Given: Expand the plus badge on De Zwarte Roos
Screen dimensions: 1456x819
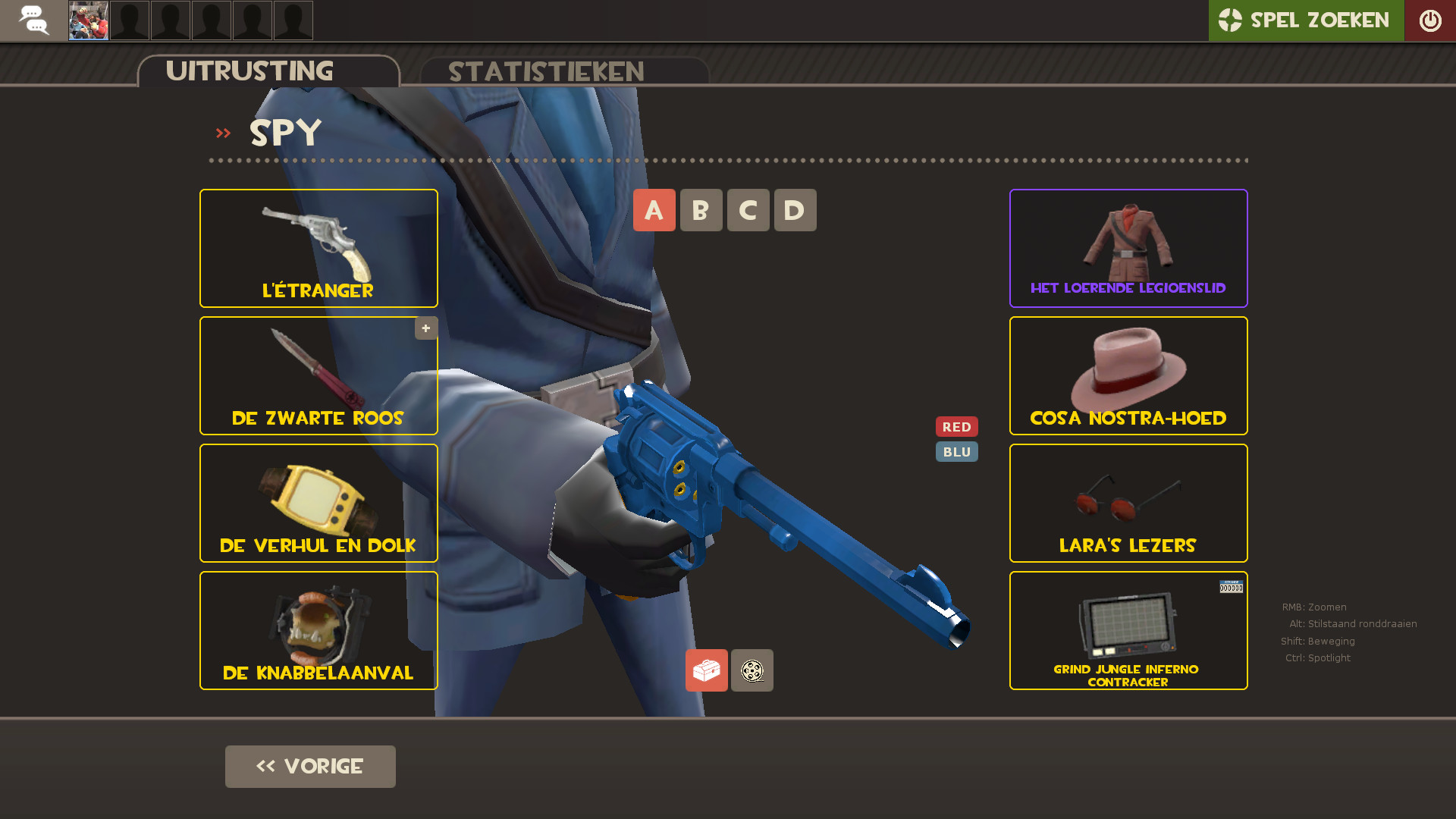Looking at the screenshot, I should tap(425, 328).
